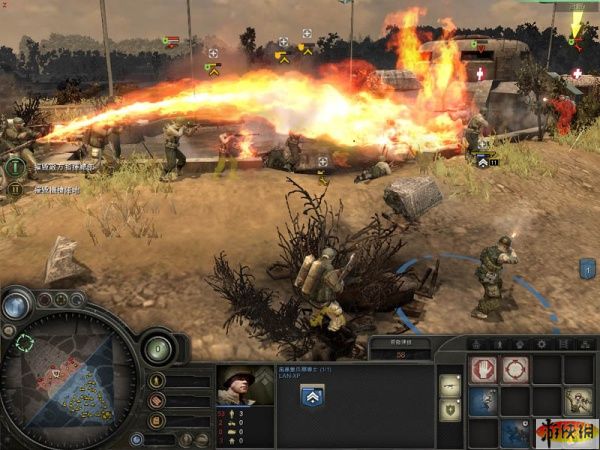Viewport: 600px width, 450px height.
Task: Select the sergeant chevron squad badge
Action: click(x=311, y=396)
